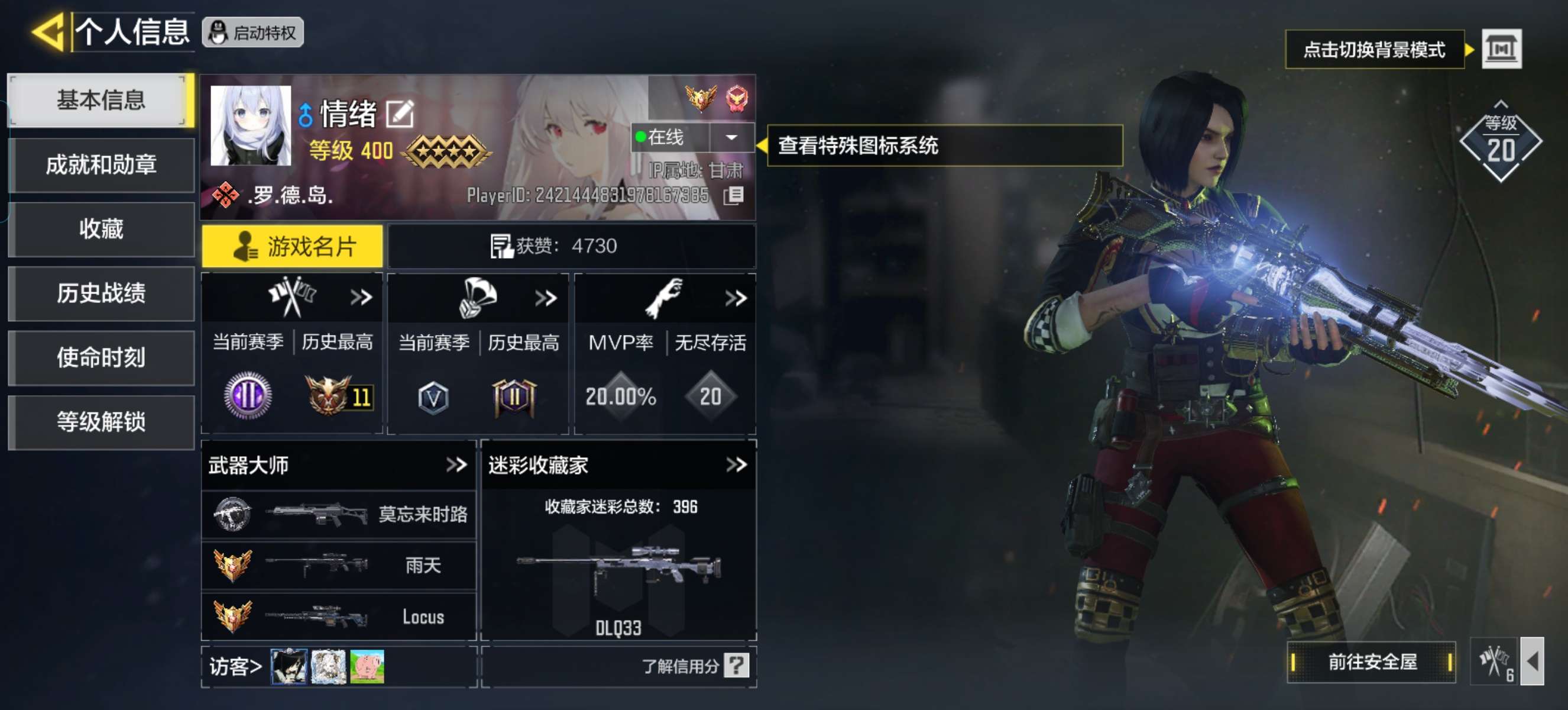Image resolution: width=1568 pixels, height=710 pixels.
Task: Open the 在线 status dropdown
Action: (731, 138)
